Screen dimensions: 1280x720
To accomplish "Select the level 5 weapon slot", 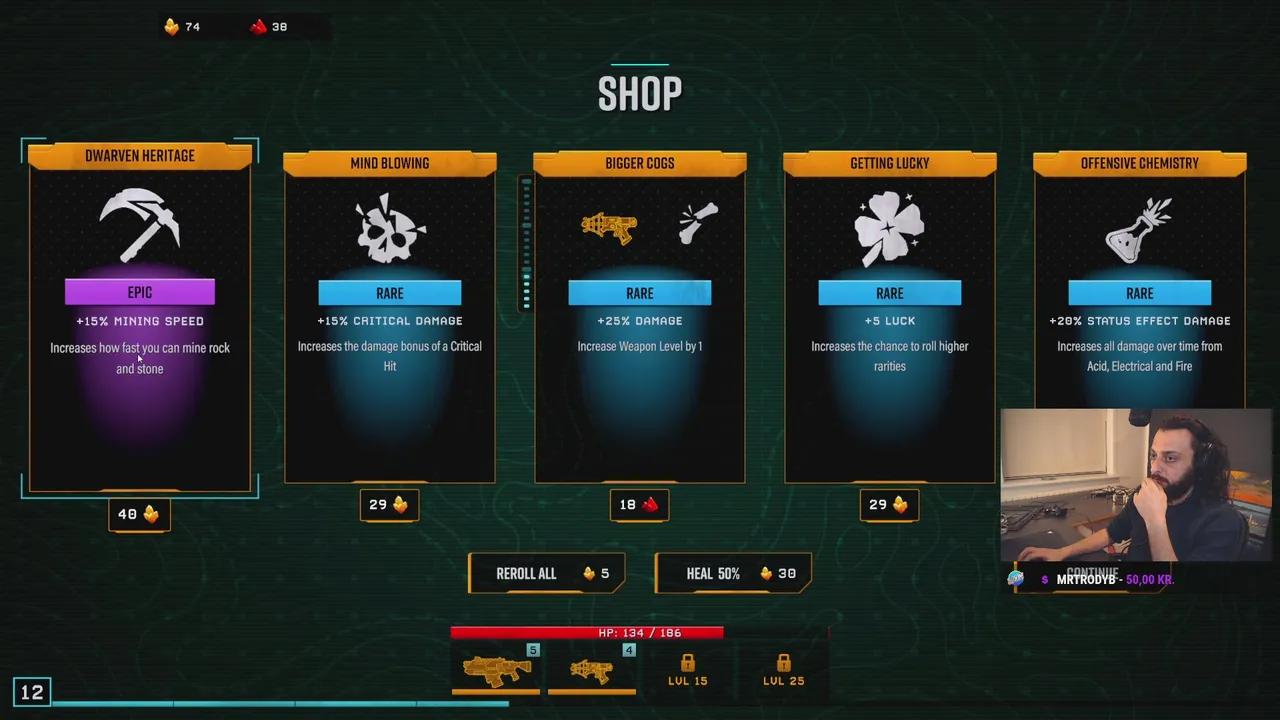I will tap(496, 669).
